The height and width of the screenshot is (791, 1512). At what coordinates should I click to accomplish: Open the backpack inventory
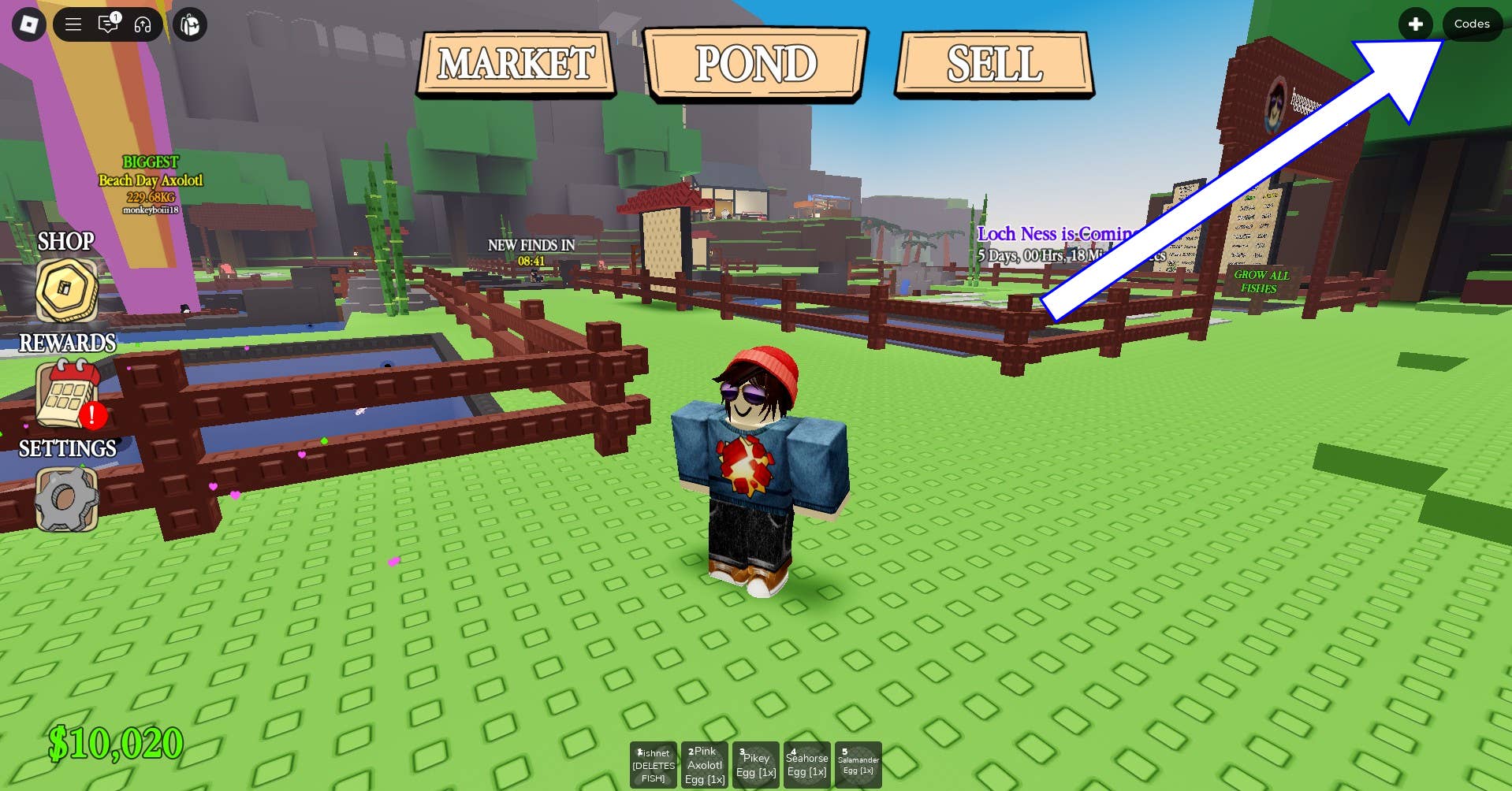188,24
